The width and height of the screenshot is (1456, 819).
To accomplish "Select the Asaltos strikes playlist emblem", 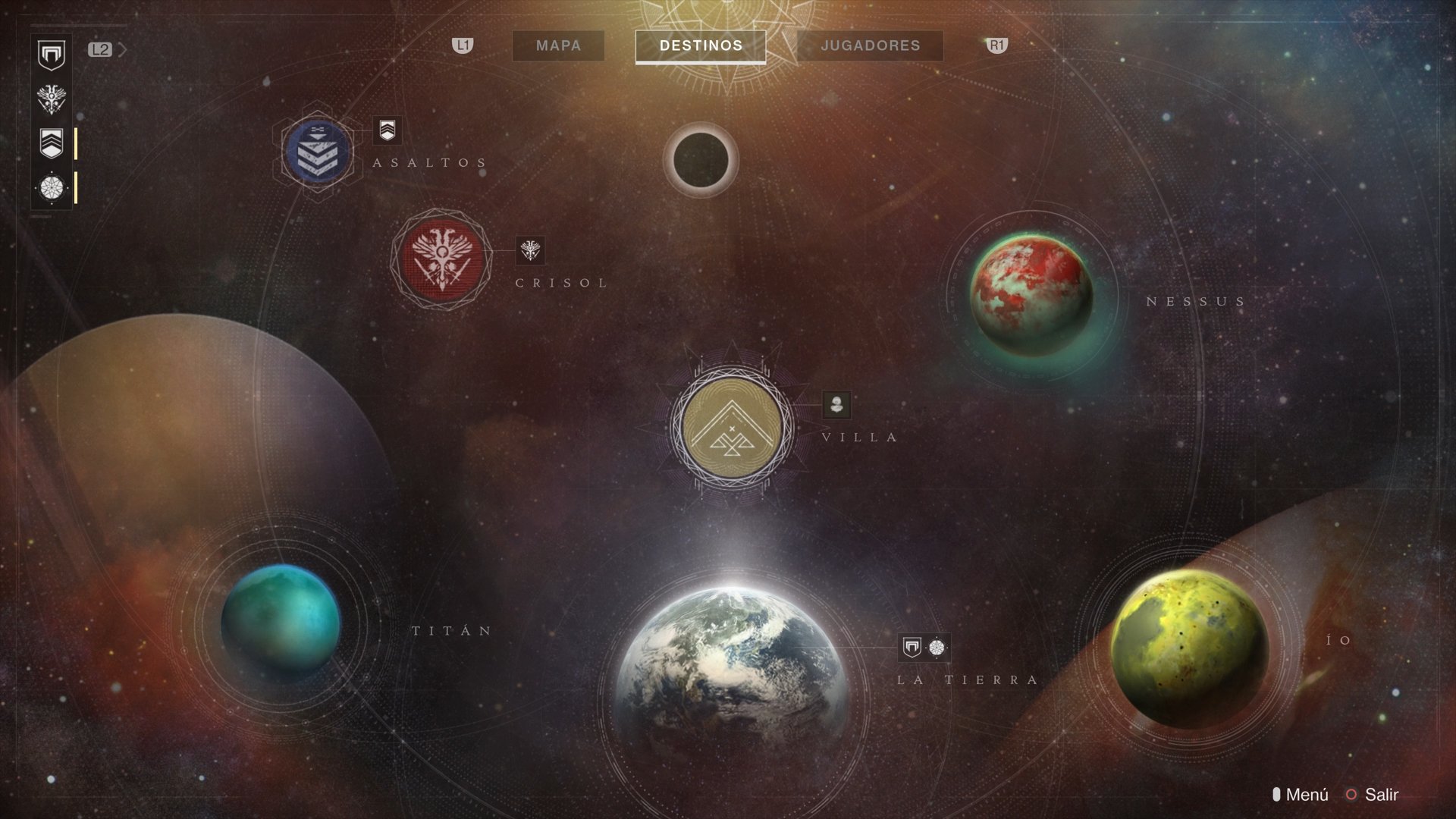I will pos(318,152).
